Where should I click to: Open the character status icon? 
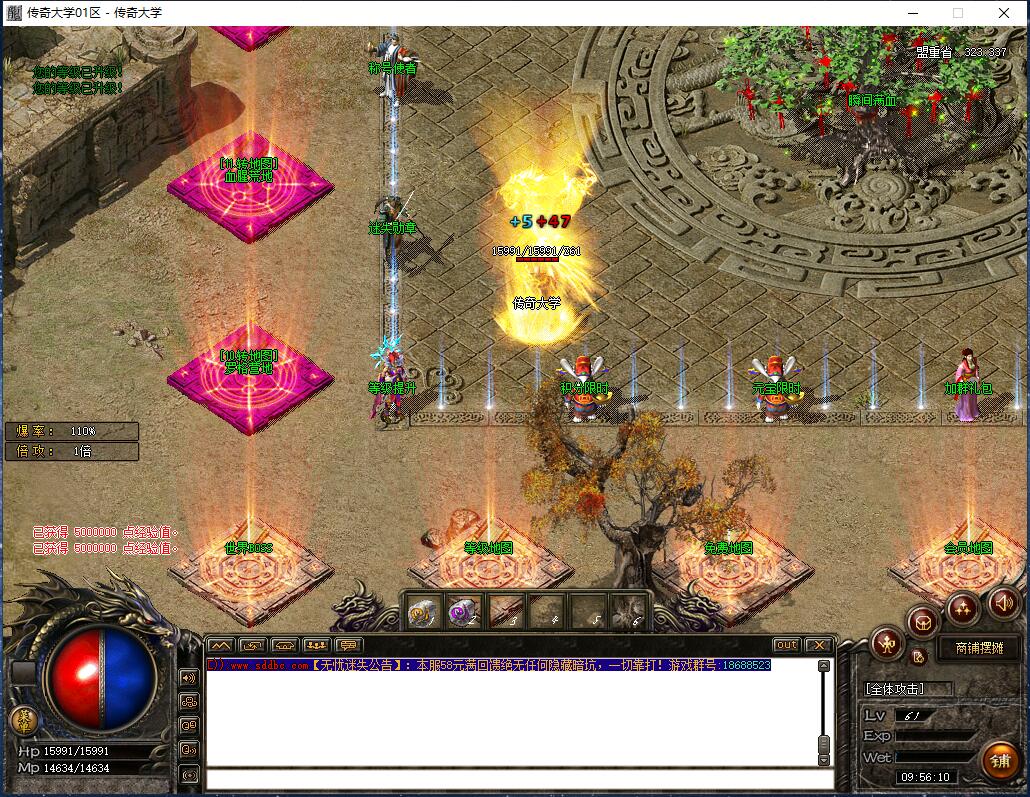[x=886, y=643]
